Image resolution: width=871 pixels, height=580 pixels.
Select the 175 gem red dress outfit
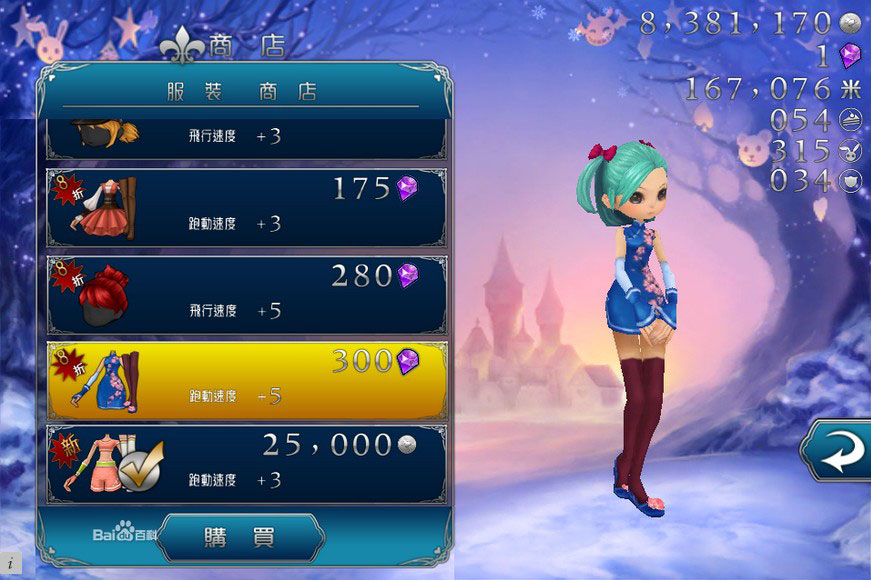tap(246, 207)
